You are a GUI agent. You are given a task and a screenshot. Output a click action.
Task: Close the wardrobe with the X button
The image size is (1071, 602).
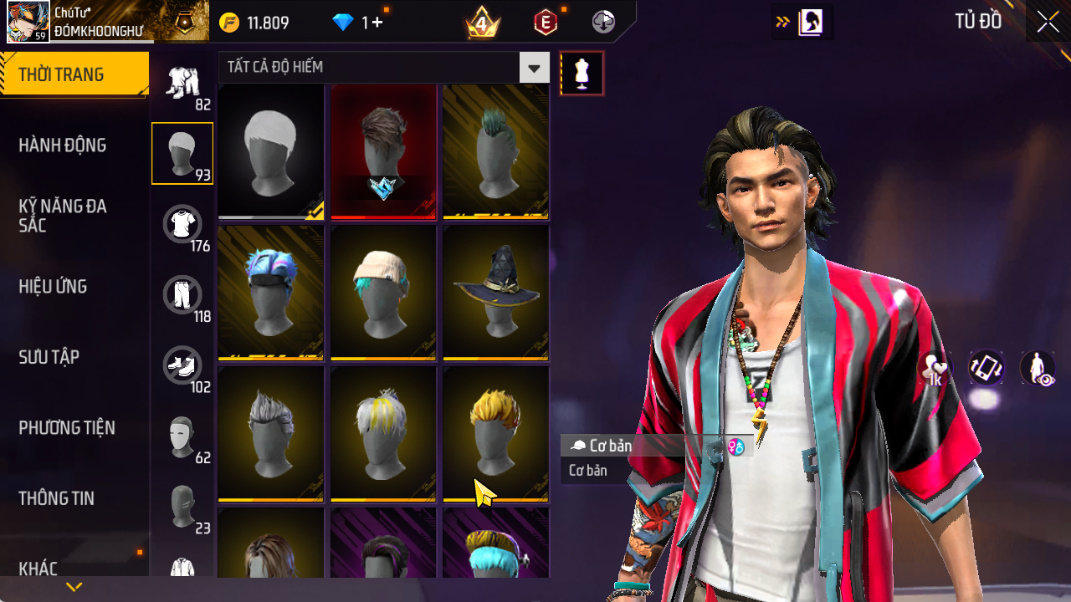click(x=1047, y=22)
